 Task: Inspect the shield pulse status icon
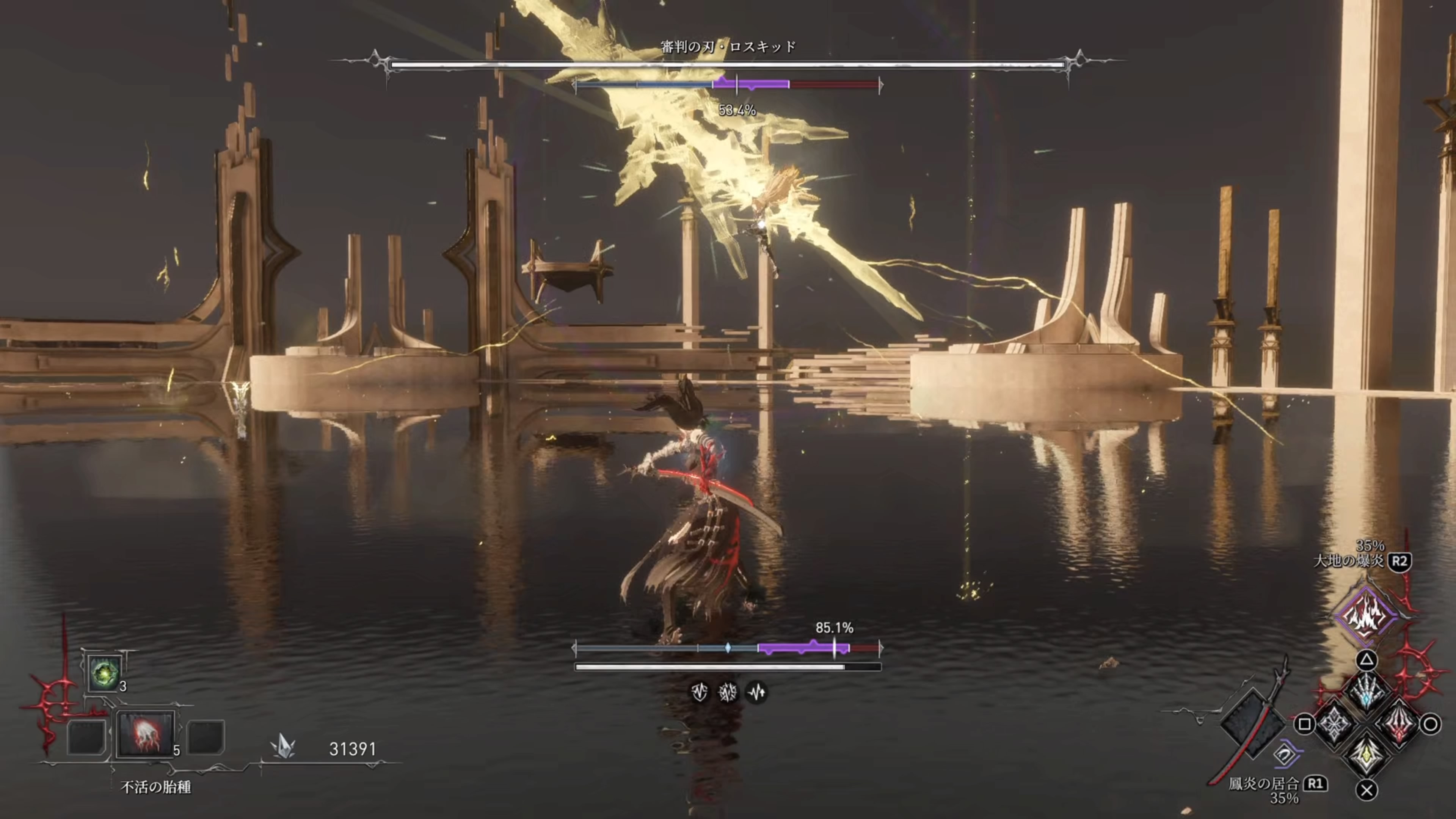tap(699, 691)
